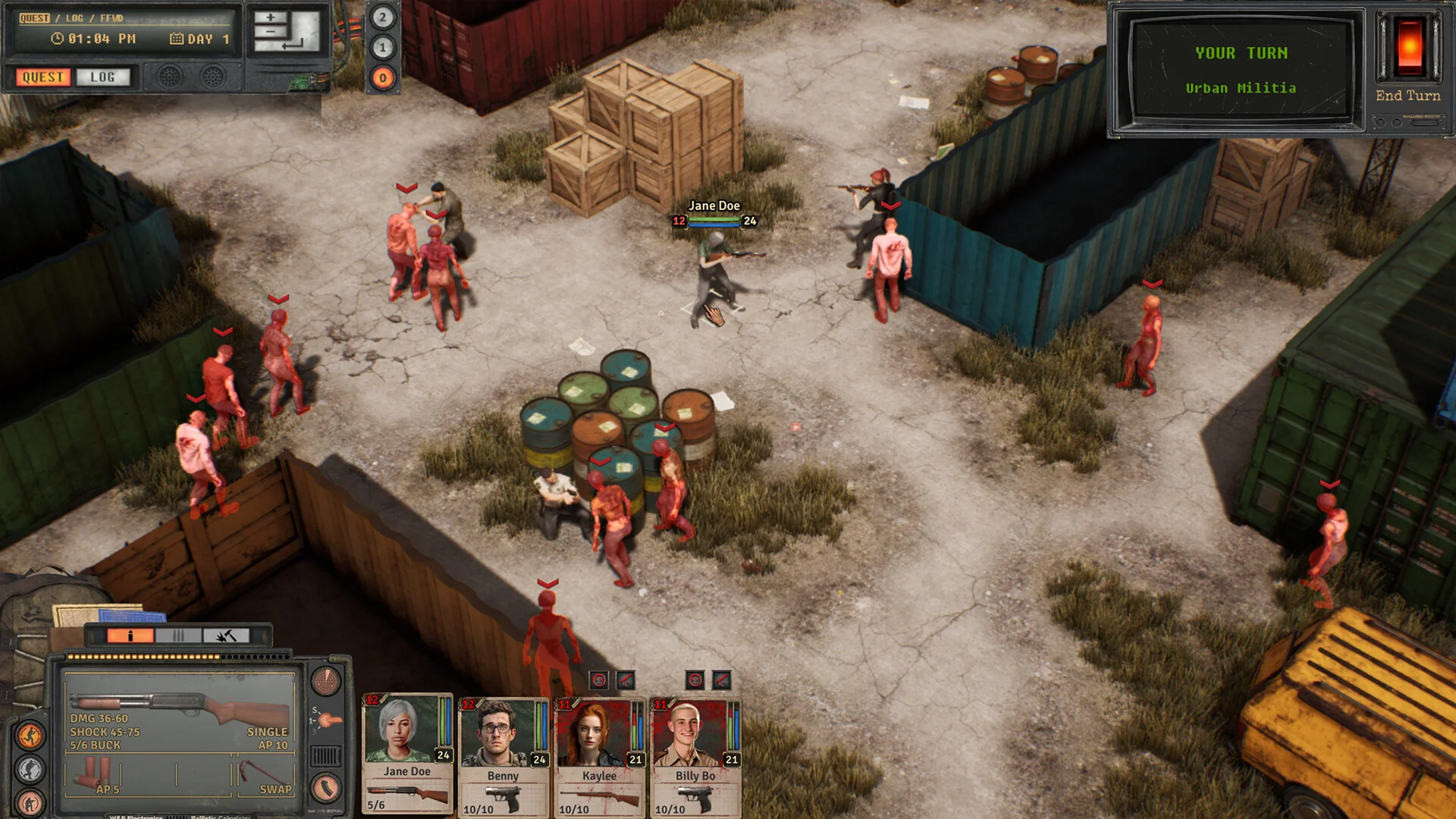Select floor level 2 button
The height and width of the screenshot is (819, 1456).
coord(383,17)
